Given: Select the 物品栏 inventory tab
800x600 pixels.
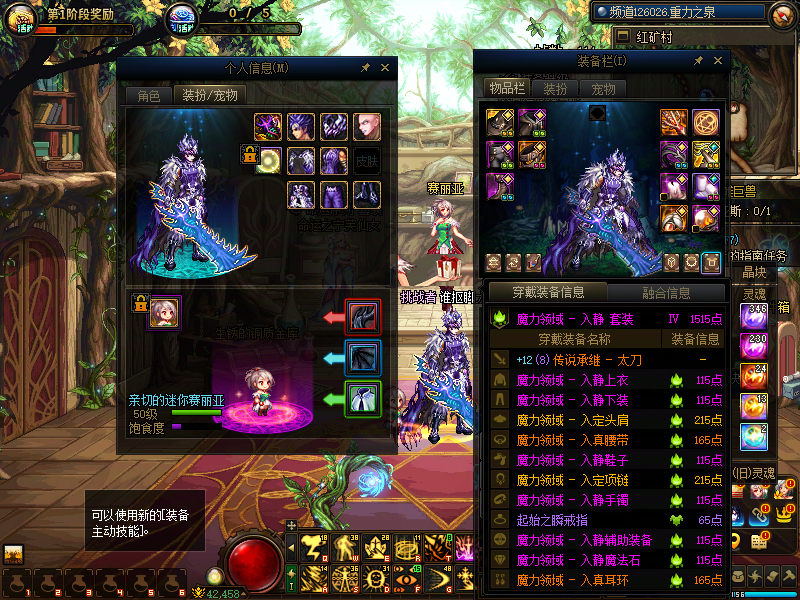Looking at the screenshot, I should [x=507, y=88].
